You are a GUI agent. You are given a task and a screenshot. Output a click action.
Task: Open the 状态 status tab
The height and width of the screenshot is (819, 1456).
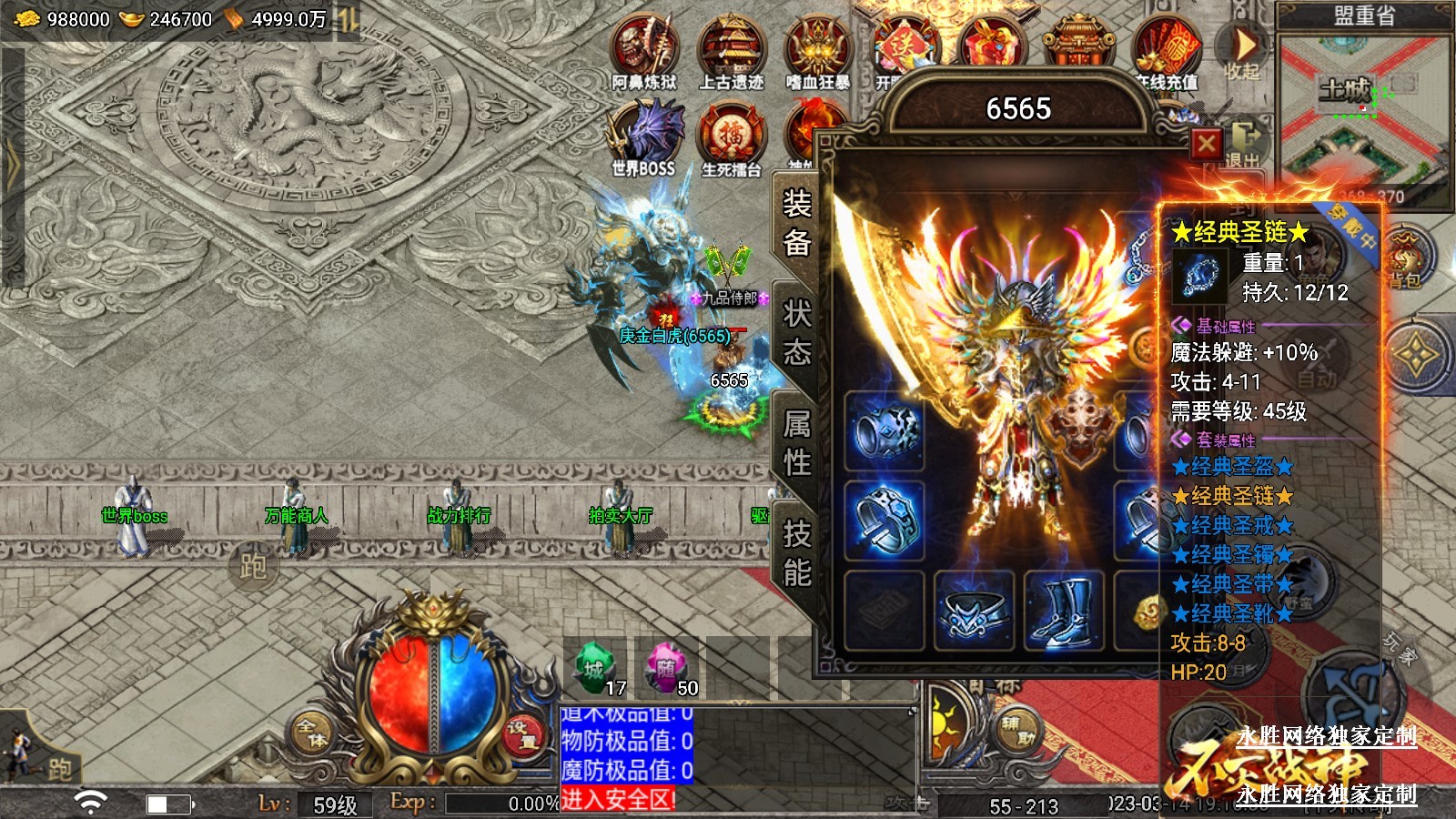(x=797, y=333)
